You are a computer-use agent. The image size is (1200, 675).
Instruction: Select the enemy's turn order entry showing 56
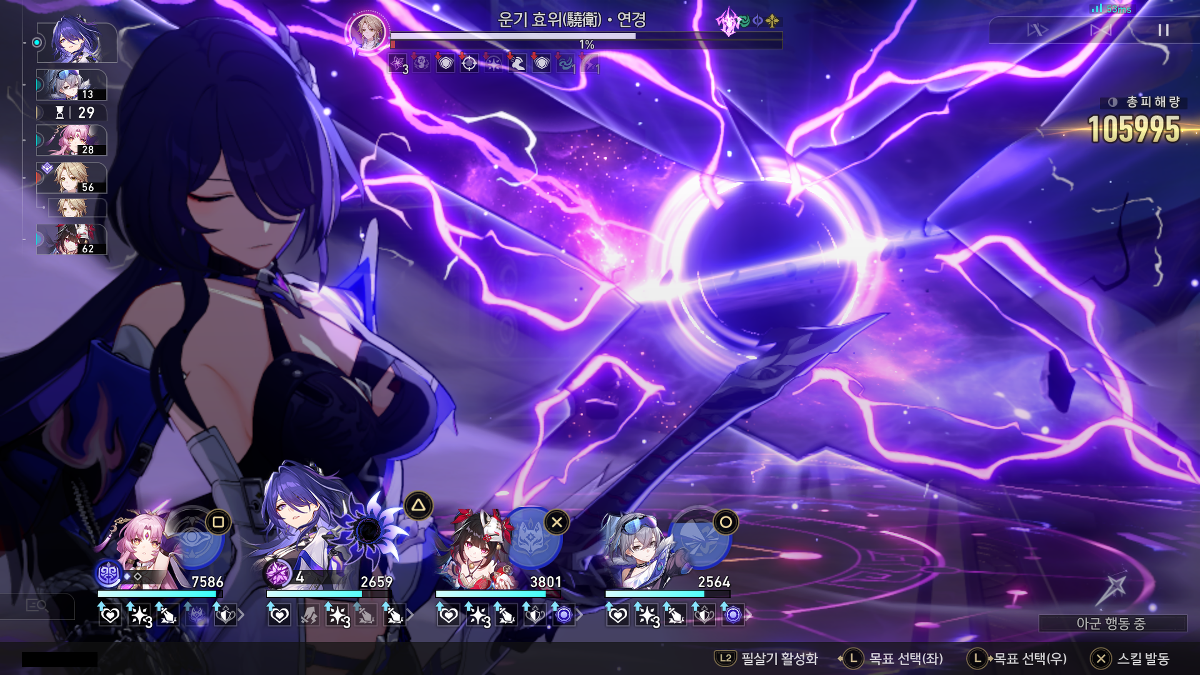coord(72,177)
